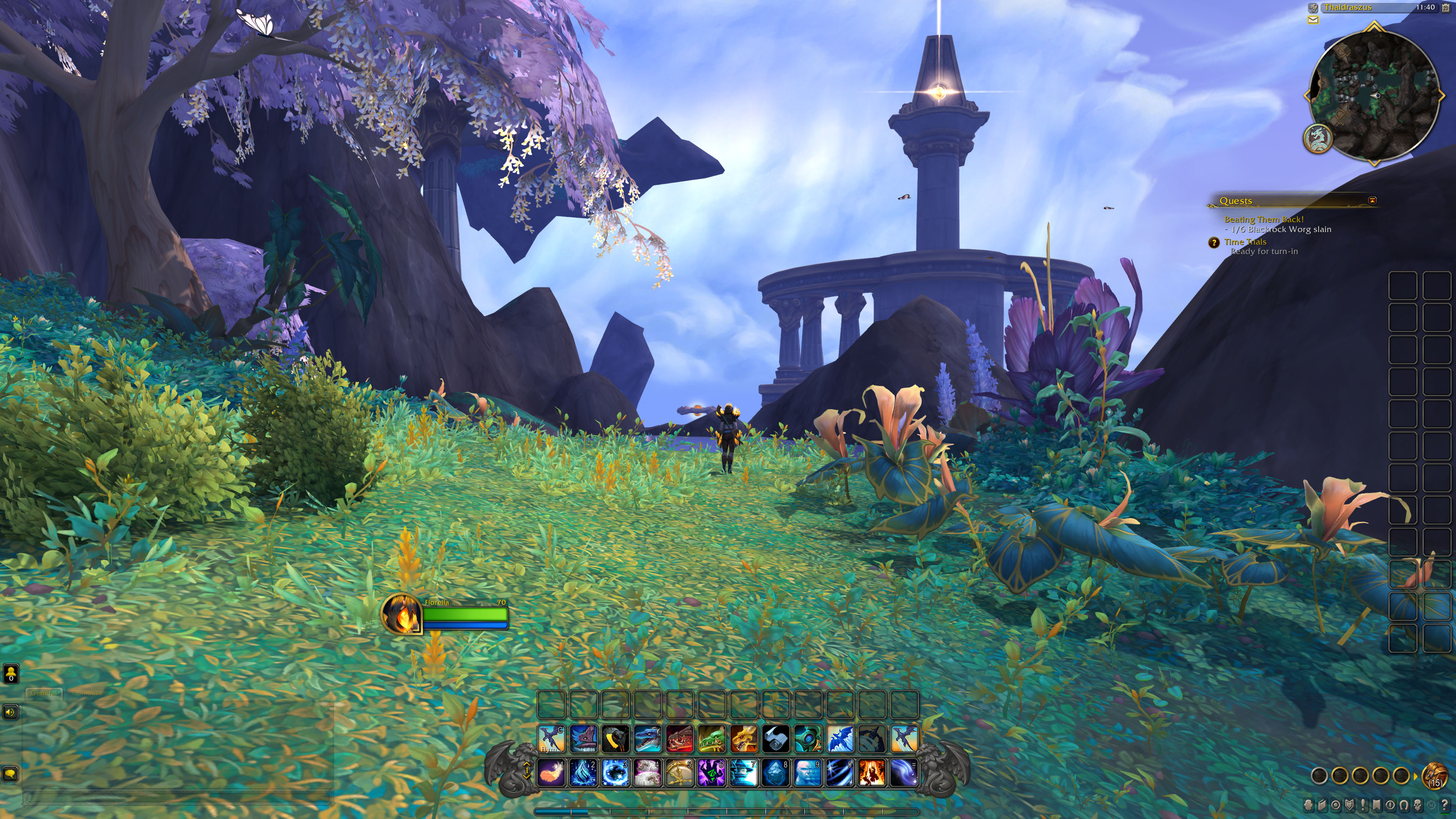Viewport: 1456px width, 819px height.
Task: Collapse the Quests tracker header
Action: 1372,201
